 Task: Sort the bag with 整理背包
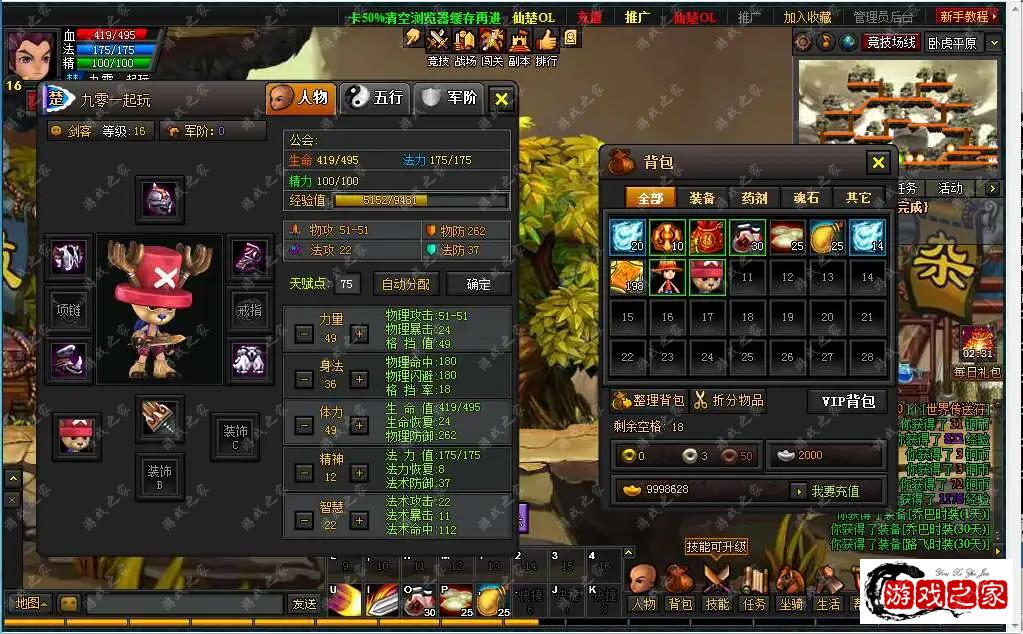point(649,401)
